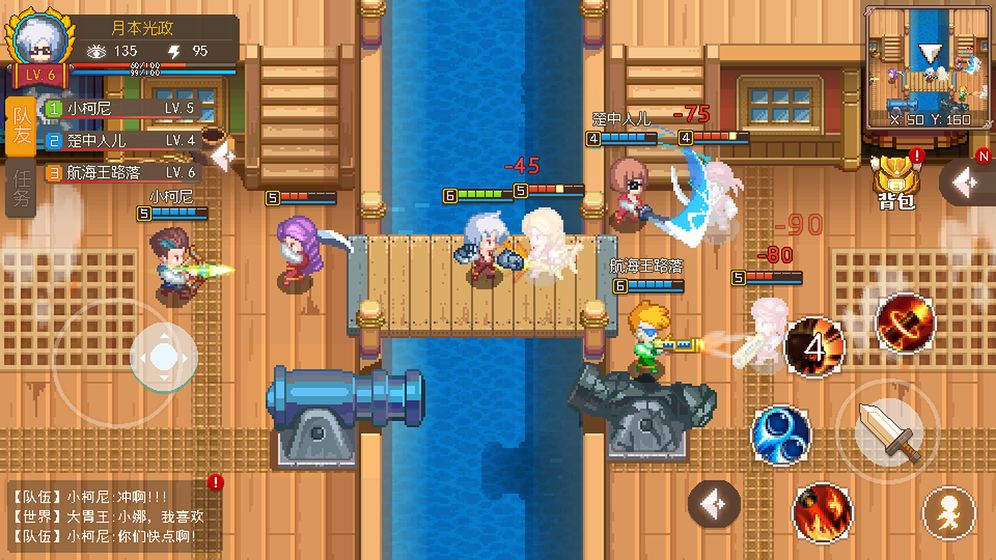Open the player portrait profile

(x=40, y=42)
